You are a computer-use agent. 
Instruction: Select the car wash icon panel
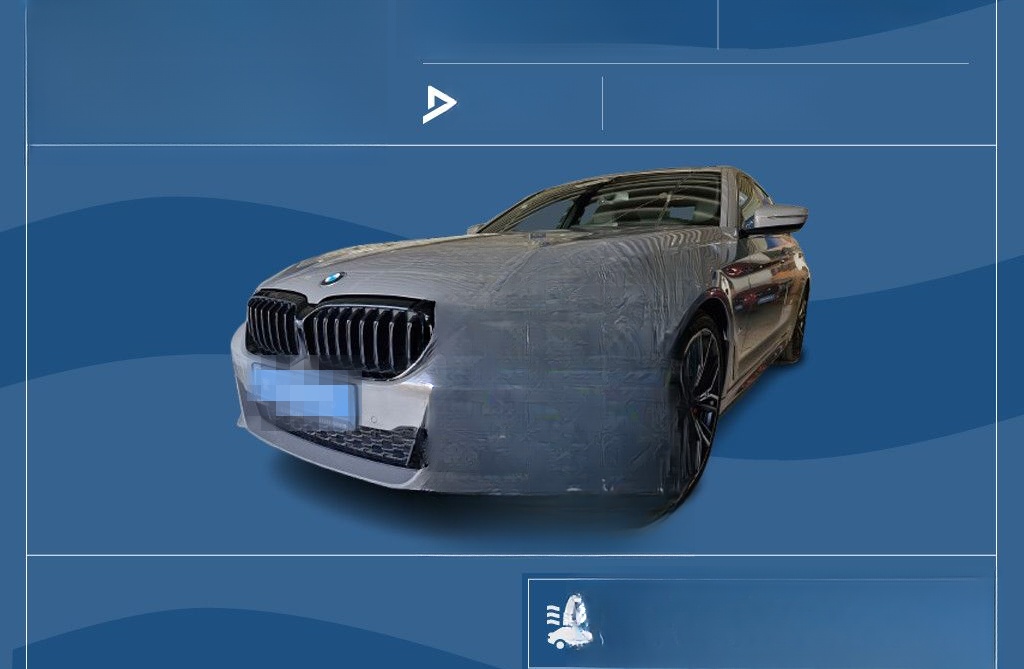click(570, 622)
